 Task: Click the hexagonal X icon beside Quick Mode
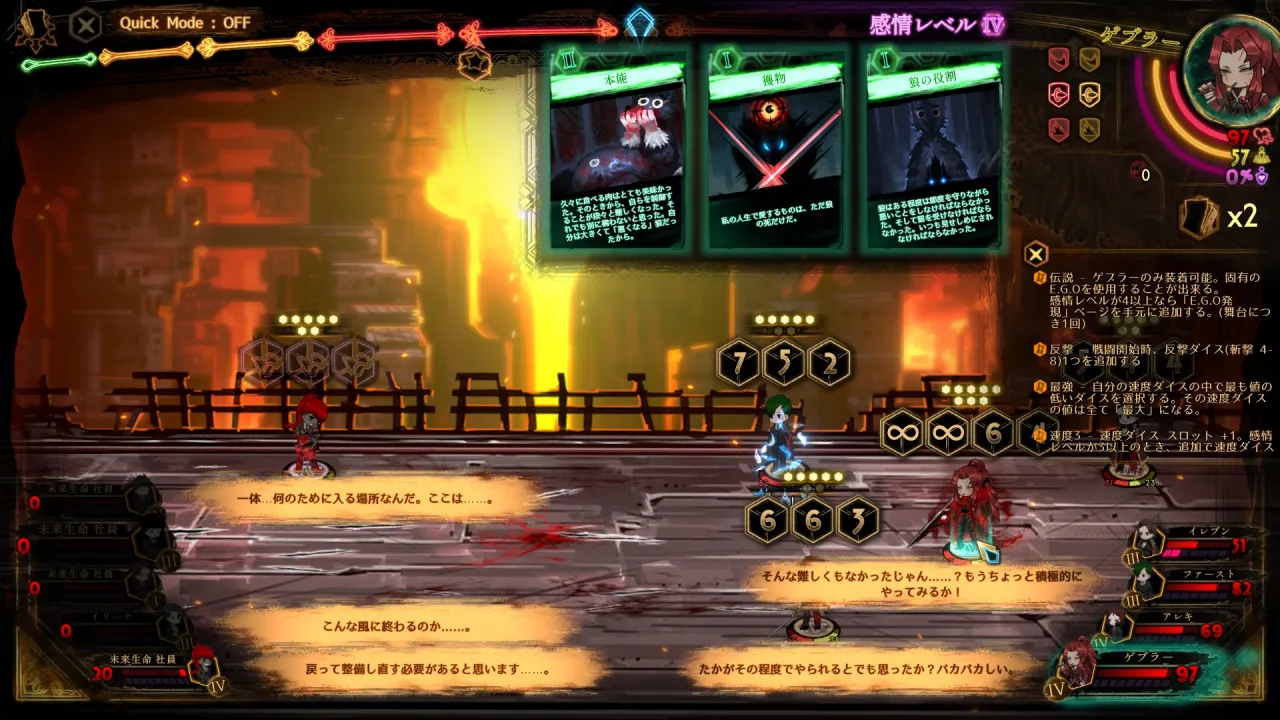point(86,23)
